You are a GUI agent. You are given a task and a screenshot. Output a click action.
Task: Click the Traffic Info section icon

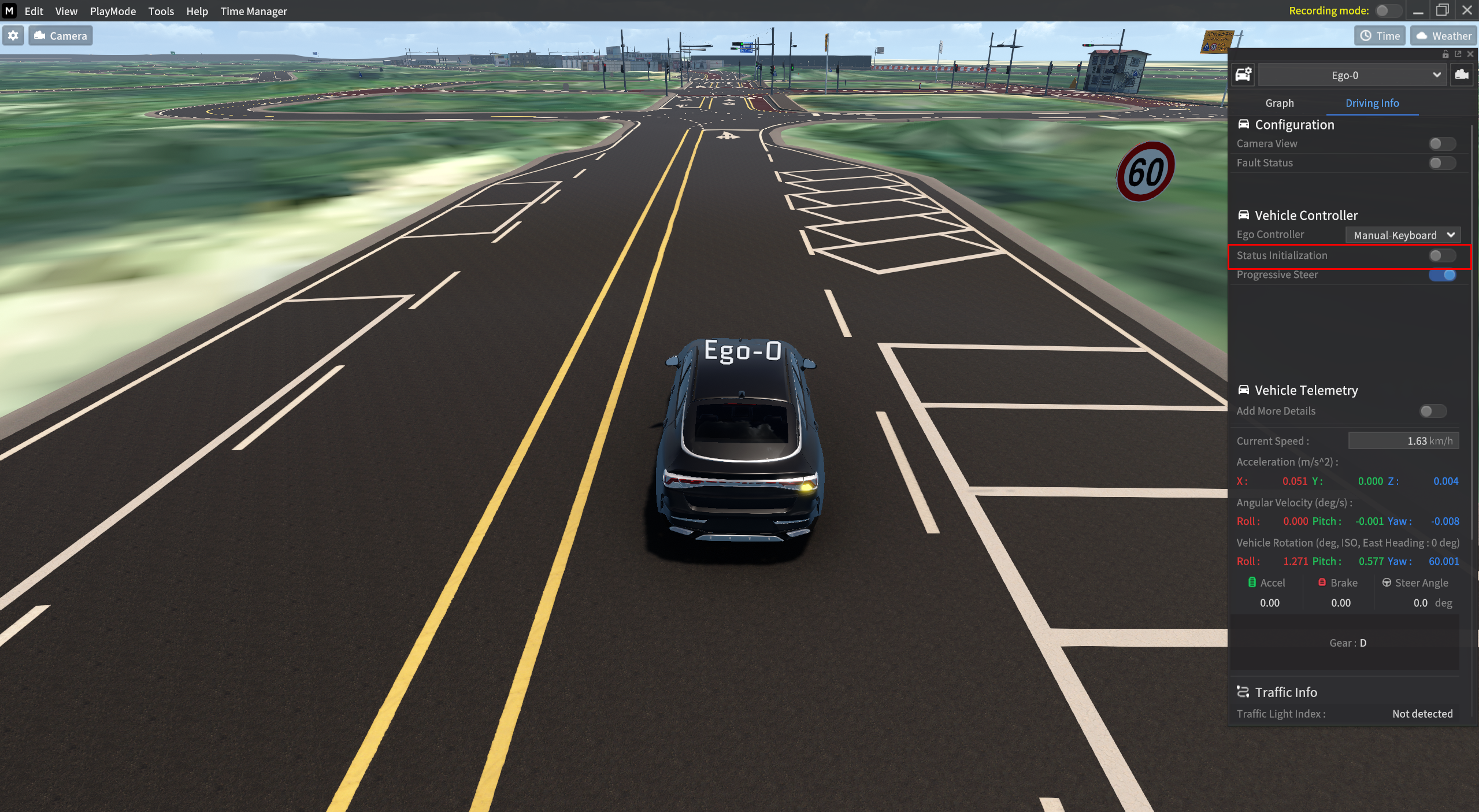pos(1244,692)
